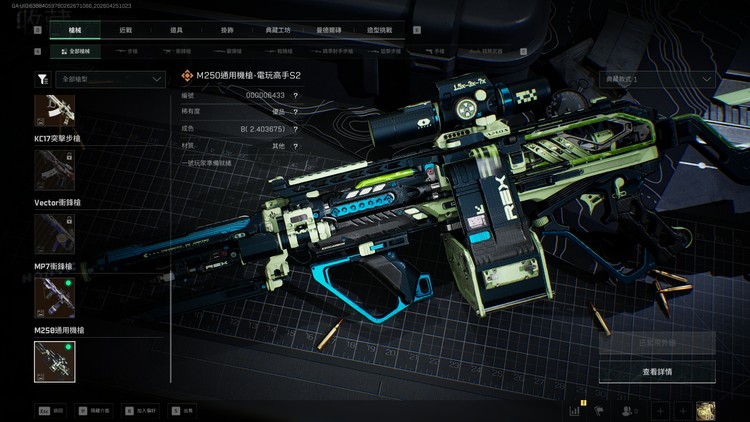Select the 道具 tab
Viewport: 750px width, 422px height.
click(176, 31)
